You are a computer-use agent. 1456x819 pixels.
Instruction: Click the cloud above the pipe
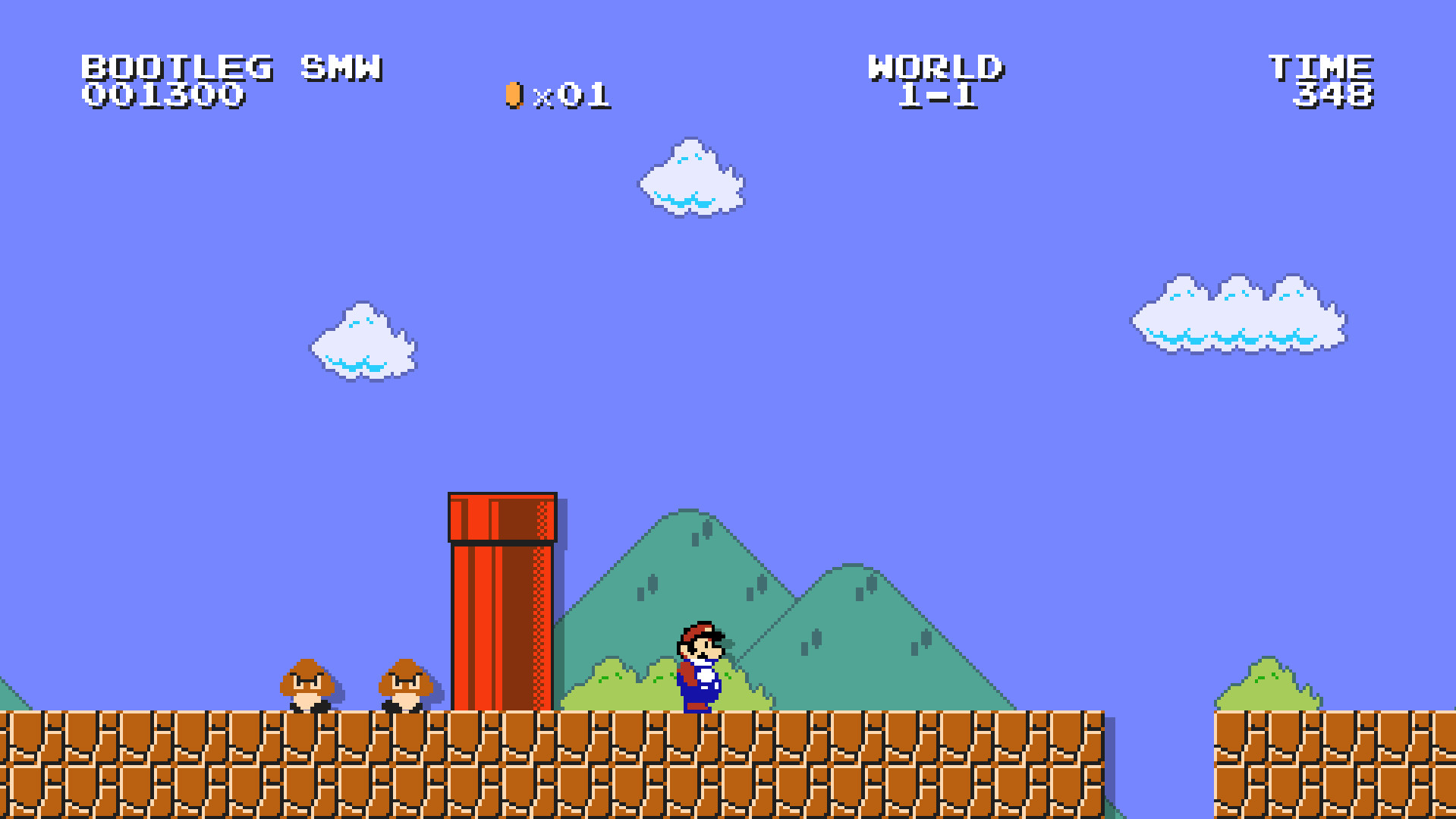(x=690, y=178)
